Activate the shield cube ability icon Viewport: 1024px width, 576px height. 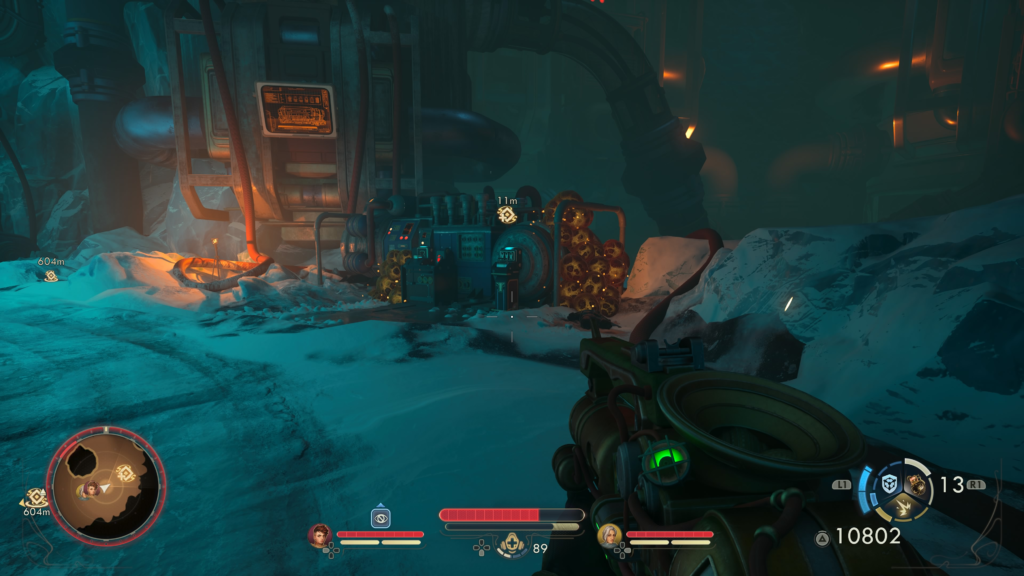[x=889, y=484]
